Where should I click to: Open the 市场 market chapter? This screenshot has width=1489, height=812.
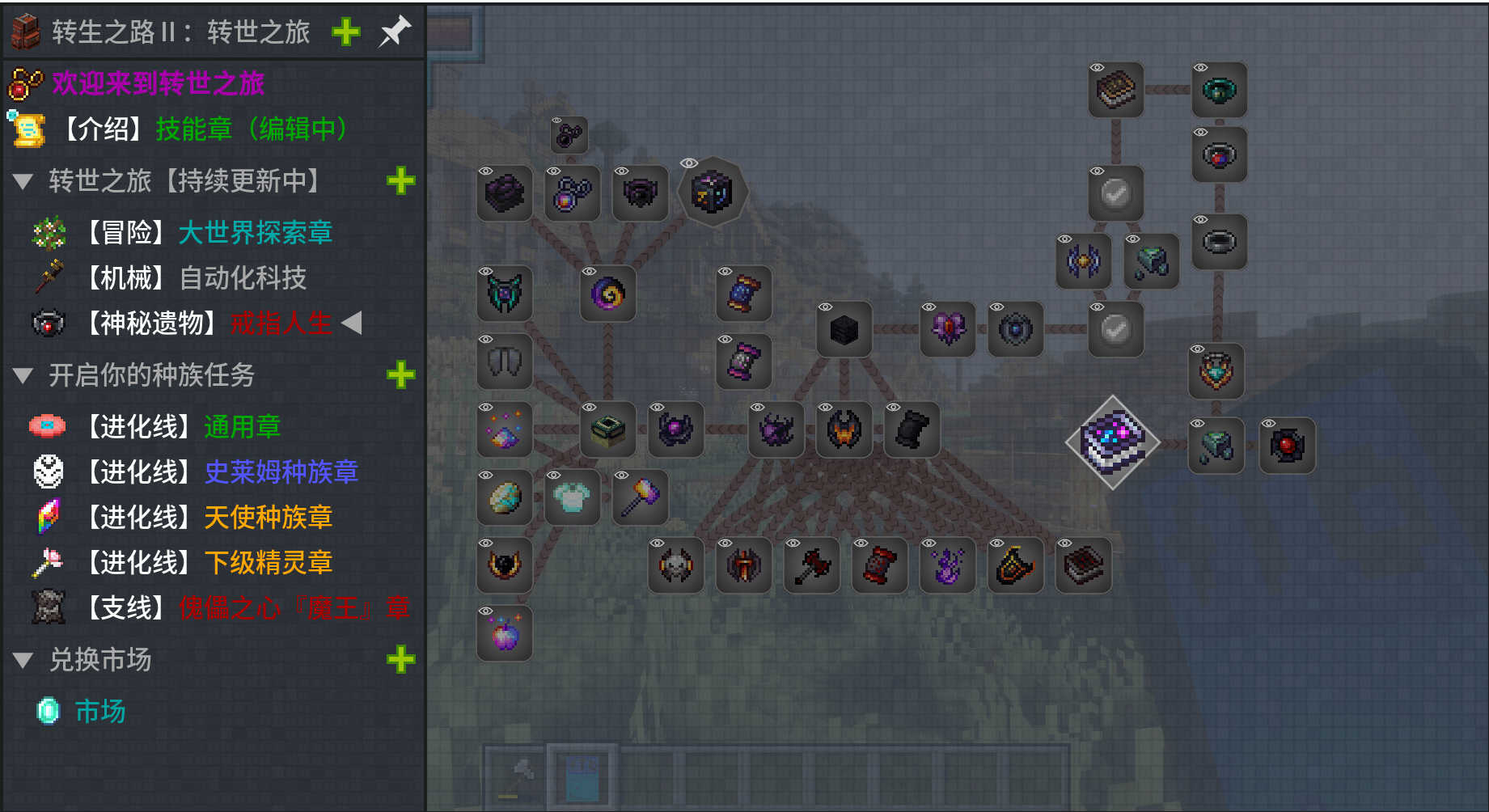pyautogui.click(x=99, y=712)
